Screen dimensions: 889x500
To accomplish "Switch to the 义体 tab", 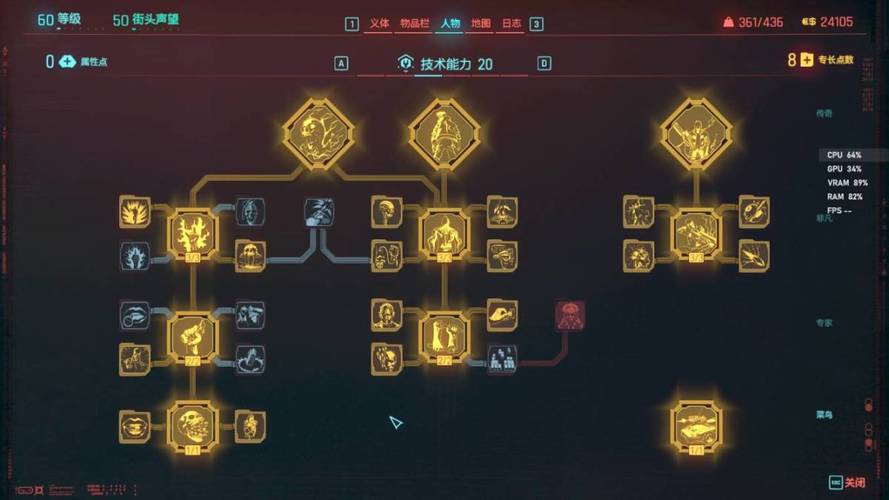I will (x=379, y=23).
